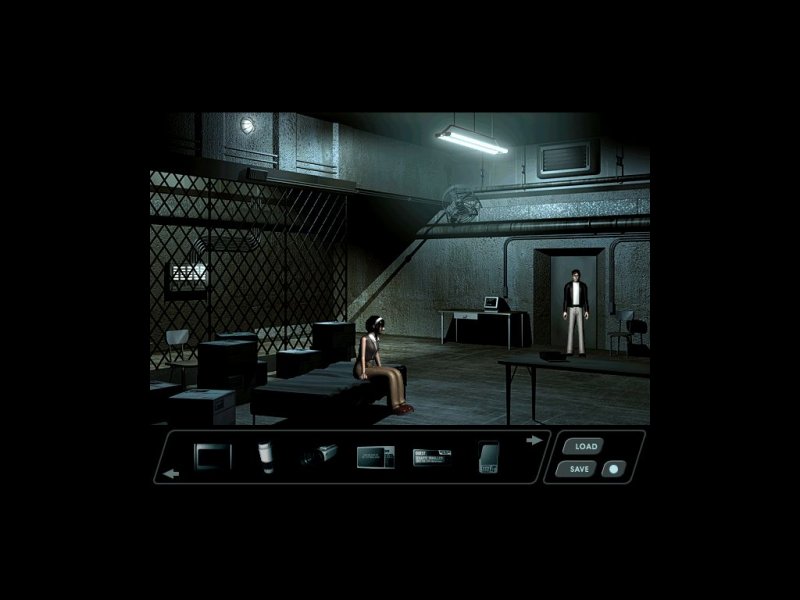Select the ID badge card item

(432, 457)
